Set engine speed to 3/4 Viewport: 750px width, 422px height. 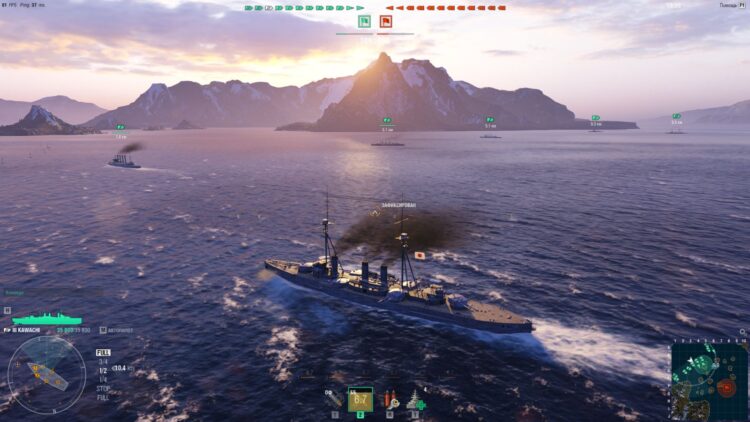point(102,361)
